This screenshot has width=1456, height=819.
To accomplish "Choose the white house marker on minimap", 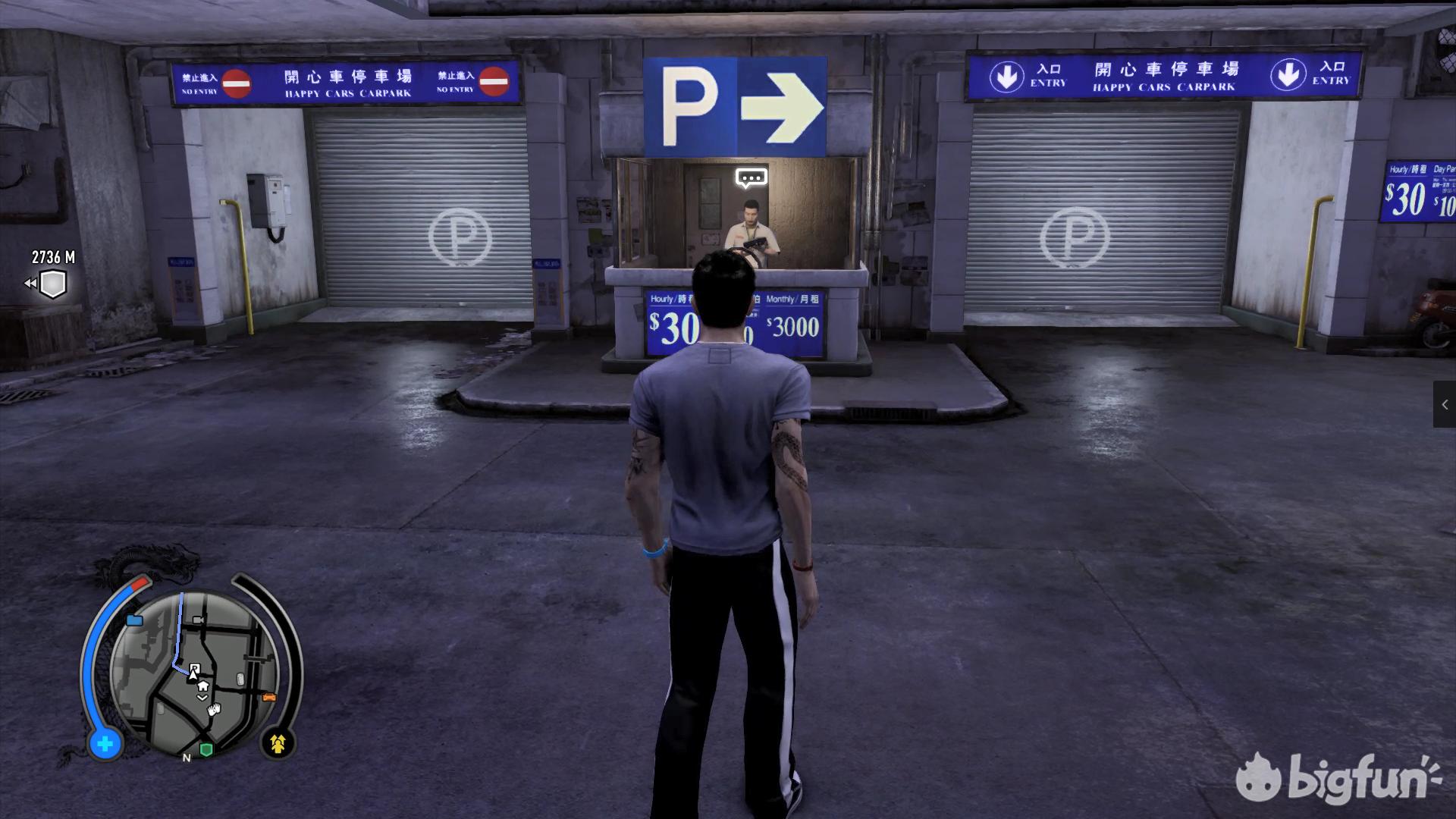I will point(202,686).
